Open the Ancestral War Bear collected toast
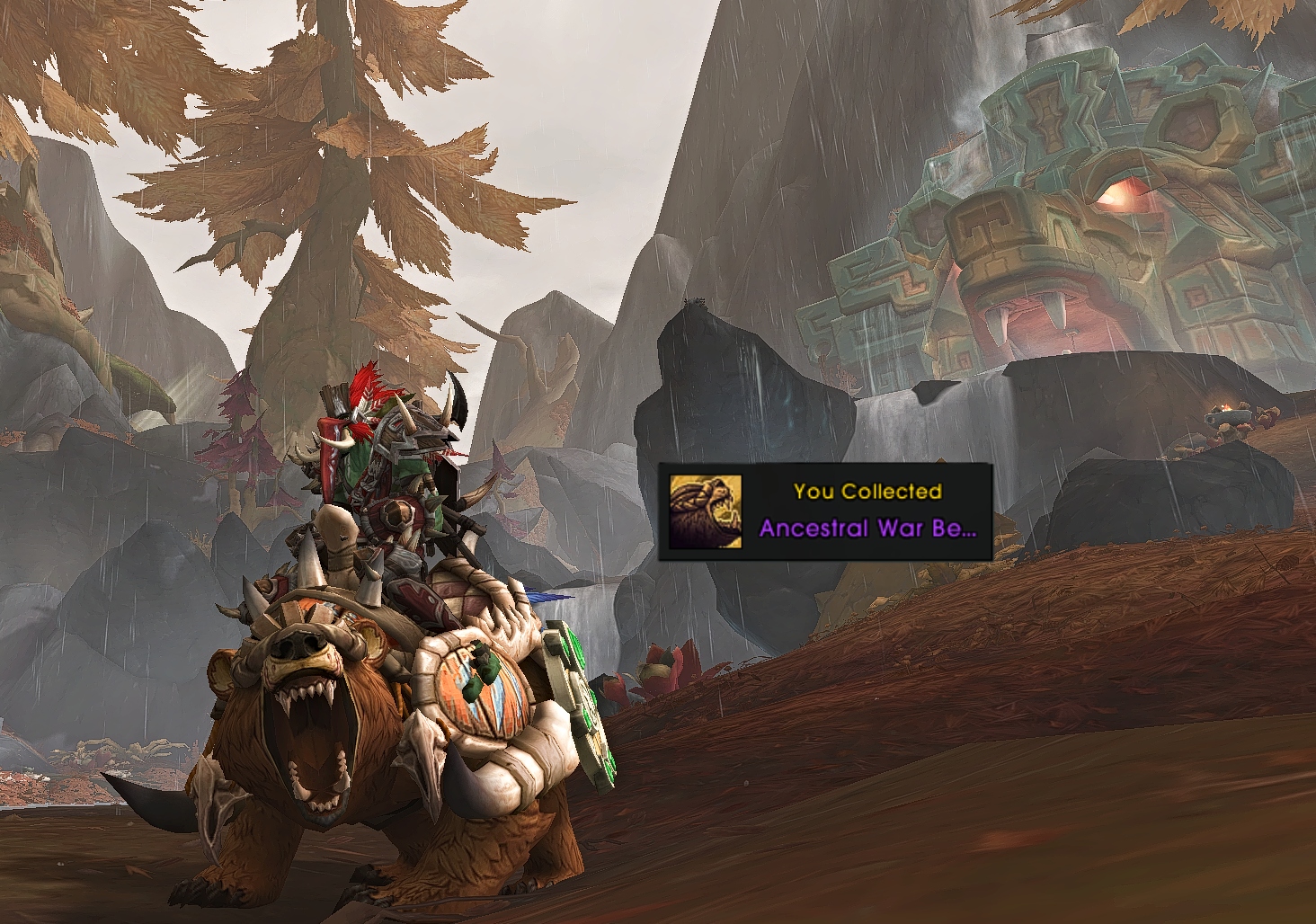This screenshot has width=1316, height=924. [x=866, y=512]
